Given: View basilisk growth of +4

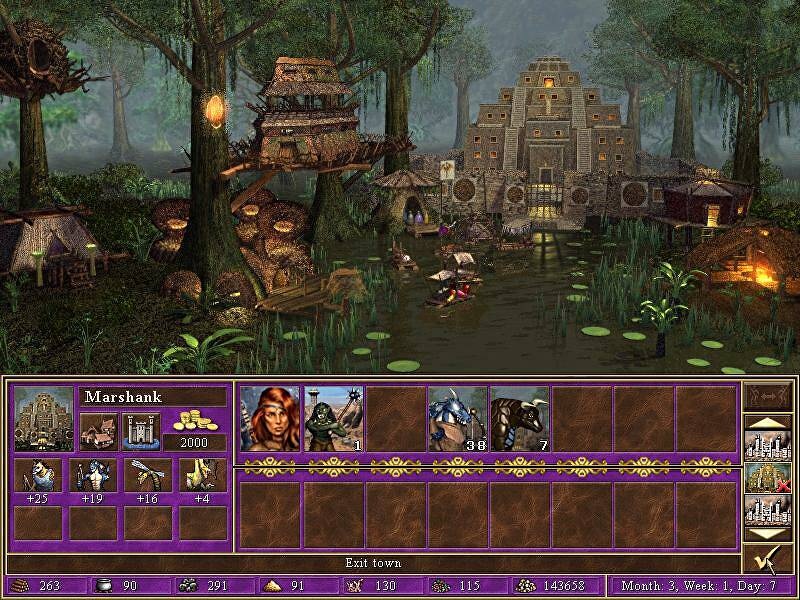Looking at the screenshot, I should pos(202,476).
